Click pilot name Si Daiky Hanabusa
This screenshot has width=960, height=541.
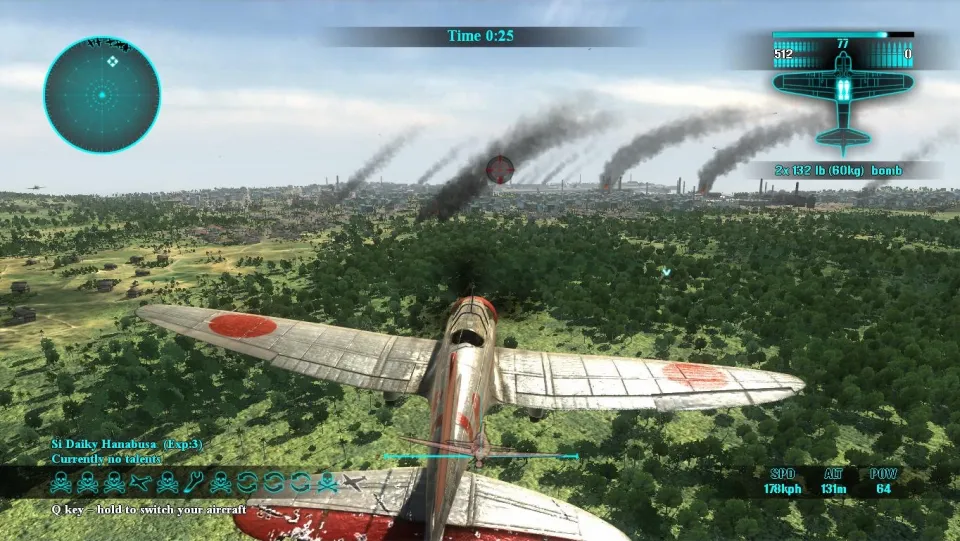coord(112,443)
